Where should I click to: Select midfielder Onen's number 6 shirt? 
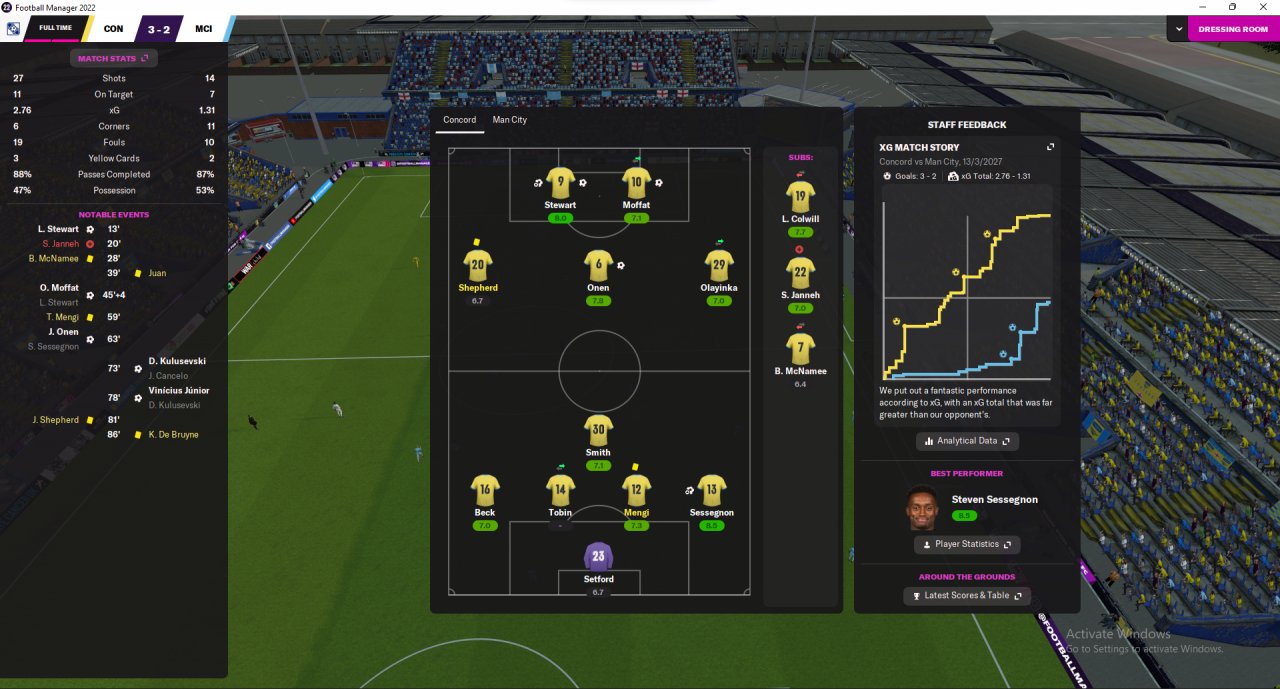pos(598,266)
